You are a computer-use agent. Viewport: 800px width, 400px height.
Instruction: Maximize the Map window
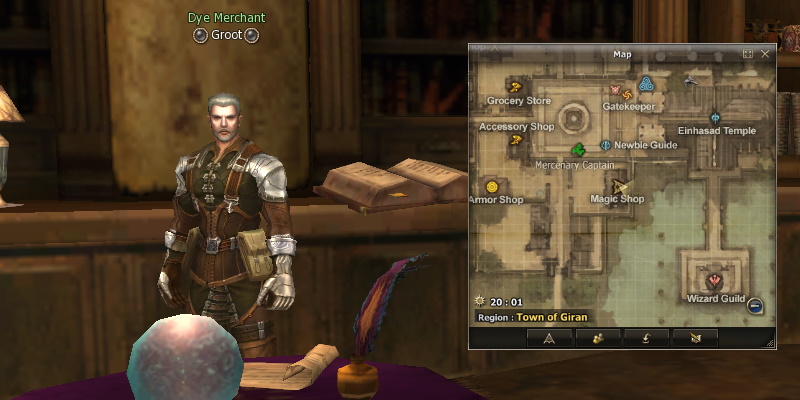click(748, 54)
